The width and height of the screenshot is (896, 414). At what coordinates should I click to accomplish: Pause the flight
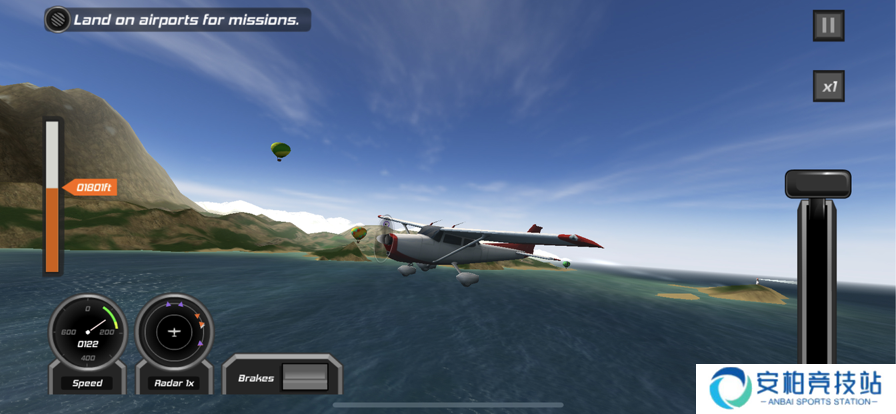[828, 26]
